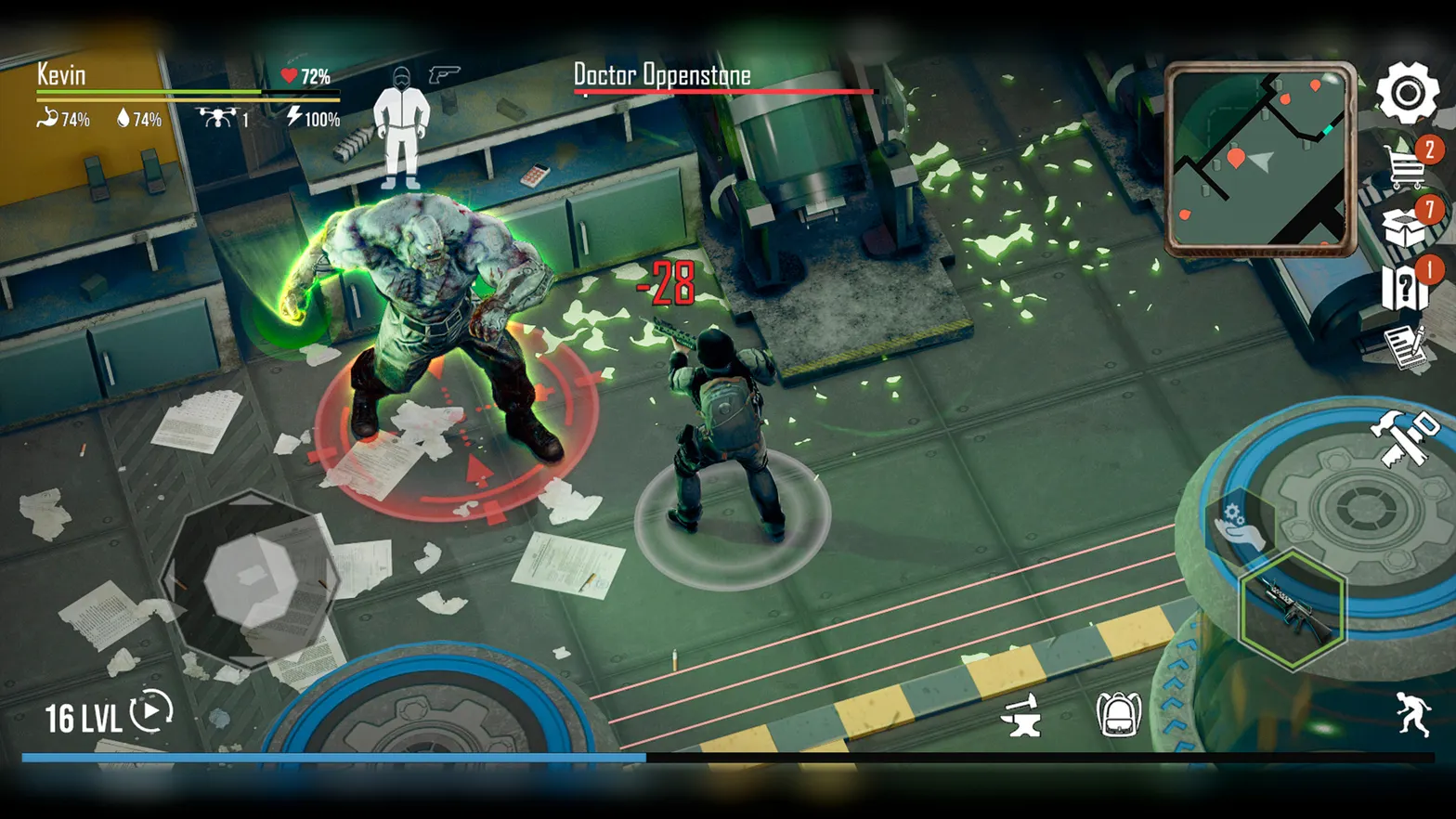Open the loot box with 7 rewards

click(1406, 226)
